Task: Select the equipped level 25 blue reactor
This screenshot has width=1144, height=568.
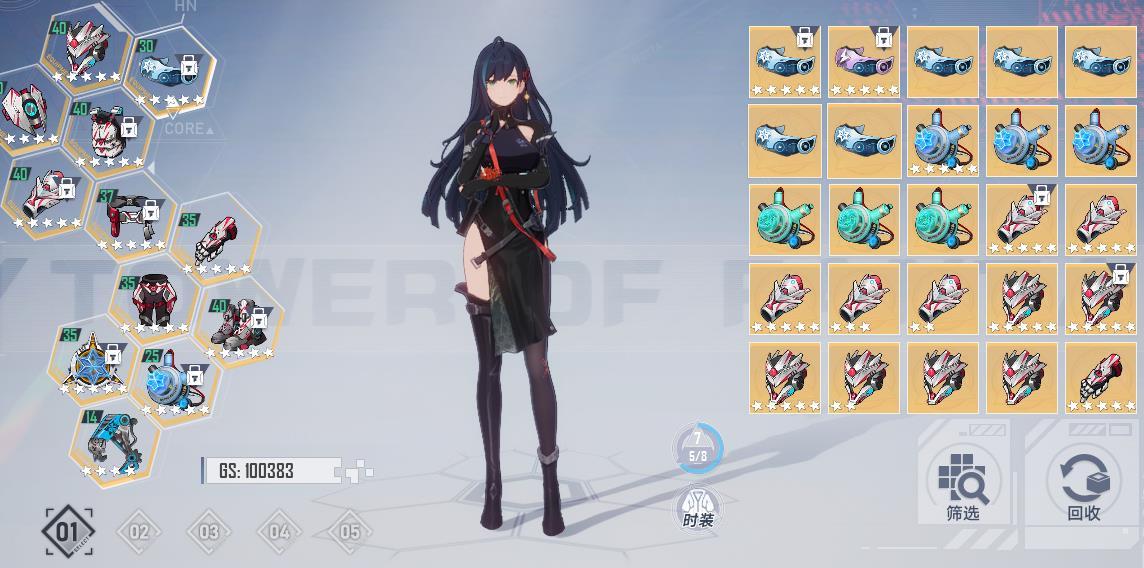Action: pyautogui.click(x=175, y=385)
